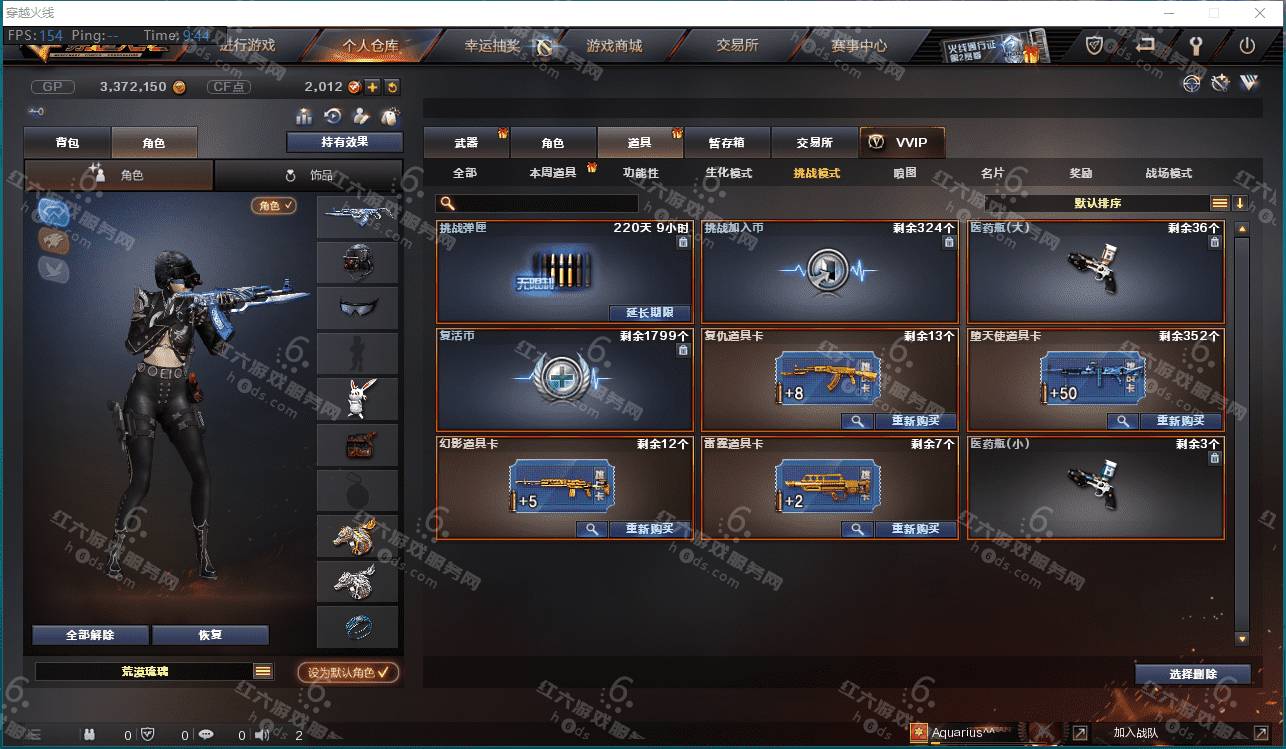Select the VVIP tab
Image resolution: width=1286 pixels, height=749 pixels.
(x=901, y=143)
